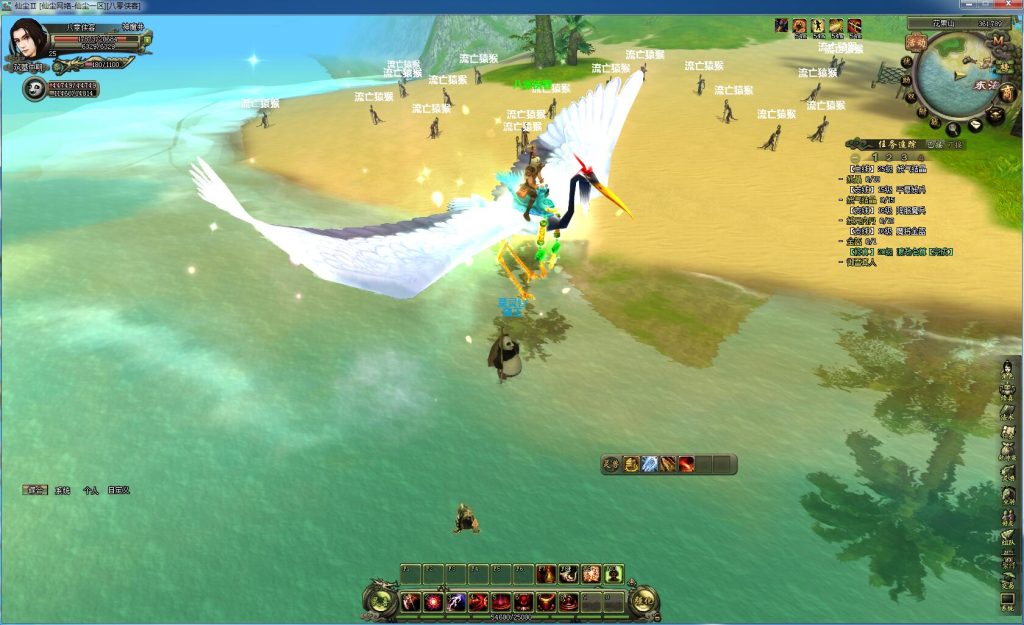Click the player character portrait
Viewport: 1024px width, 625px height.
click(x=28, y=38)
